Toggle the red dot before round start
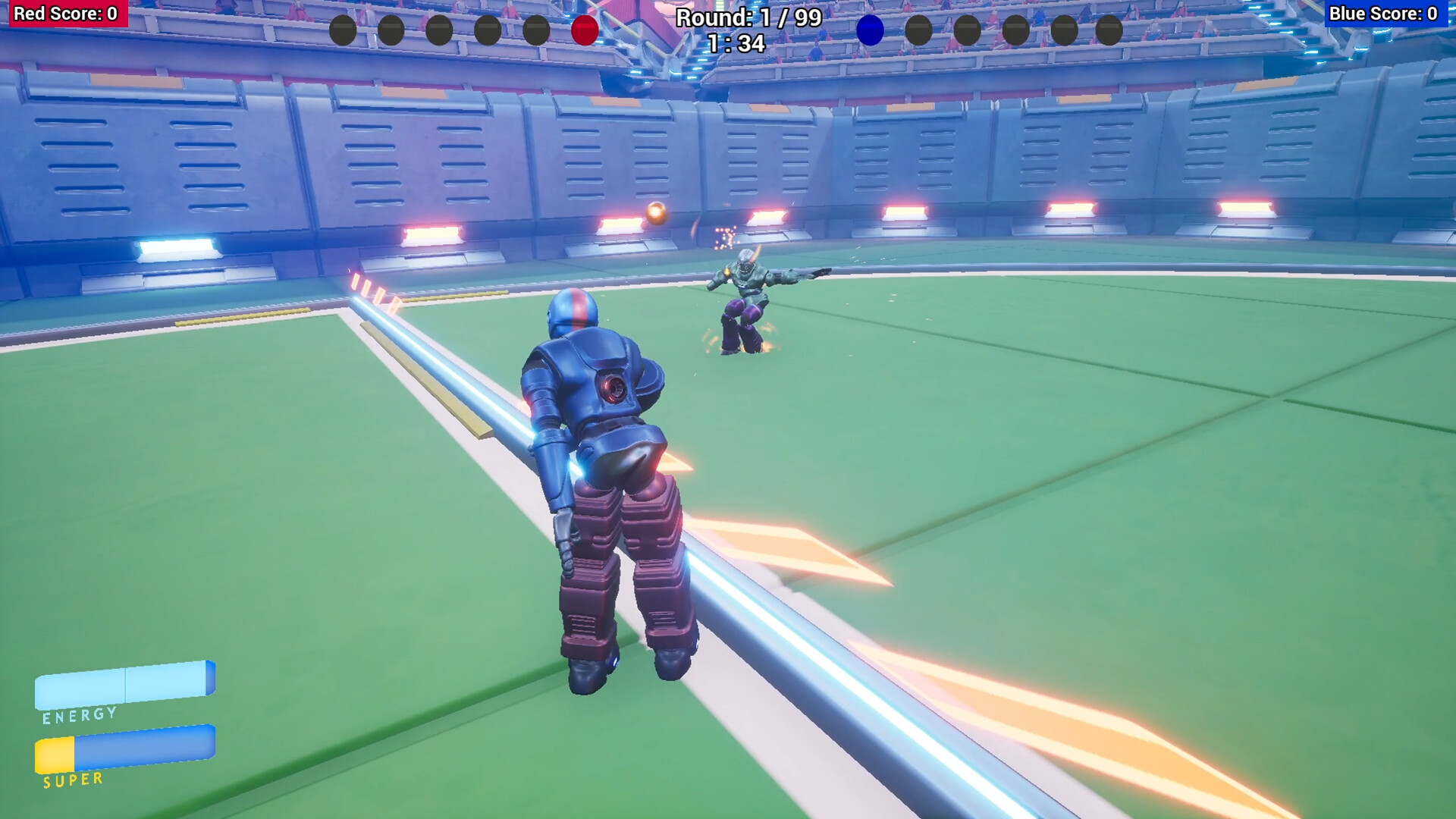Image resolution: width=1456 pixels, height=819 pixels. coord(584,29)
